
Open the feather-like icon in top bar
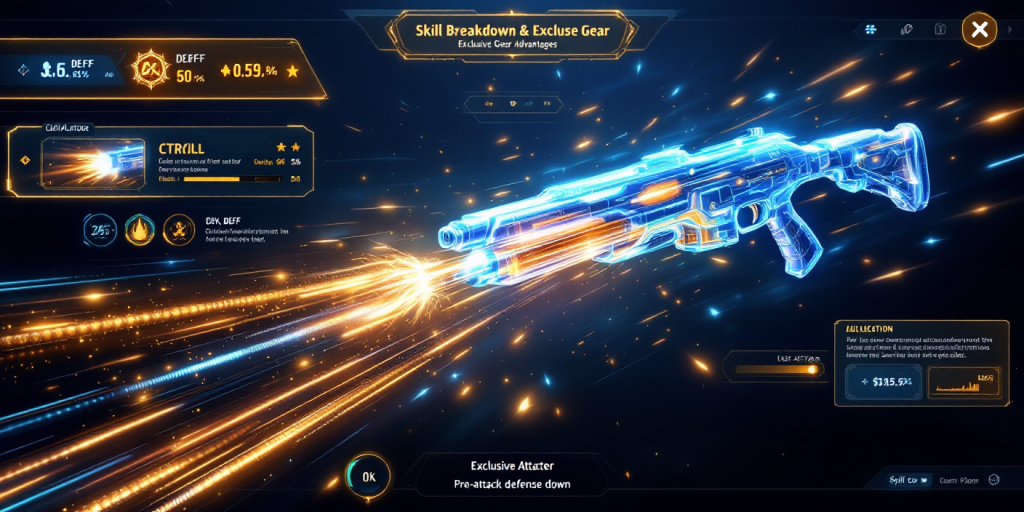coord(906,31)
